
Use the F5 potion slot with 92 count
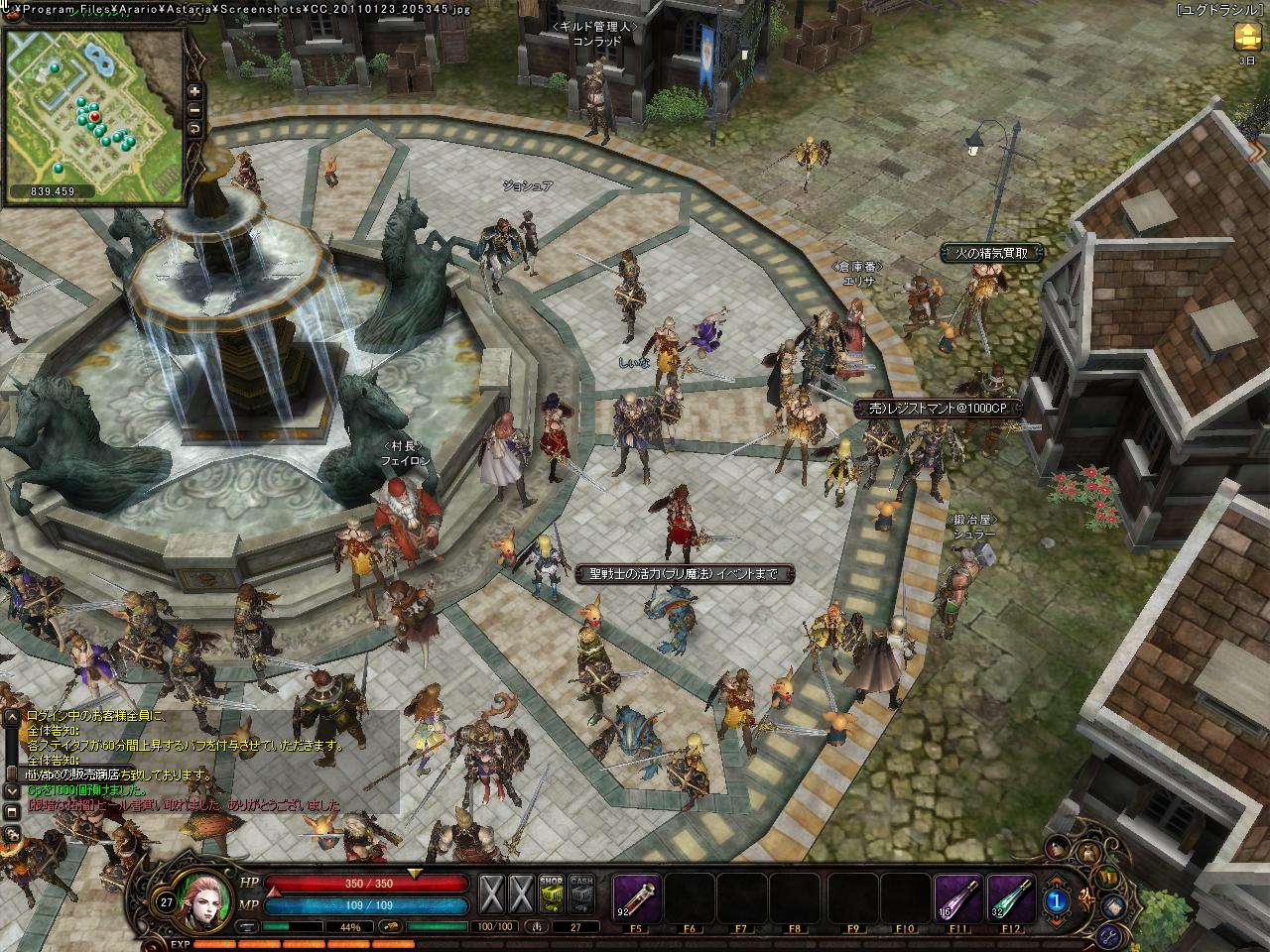(x=636, y=895)
